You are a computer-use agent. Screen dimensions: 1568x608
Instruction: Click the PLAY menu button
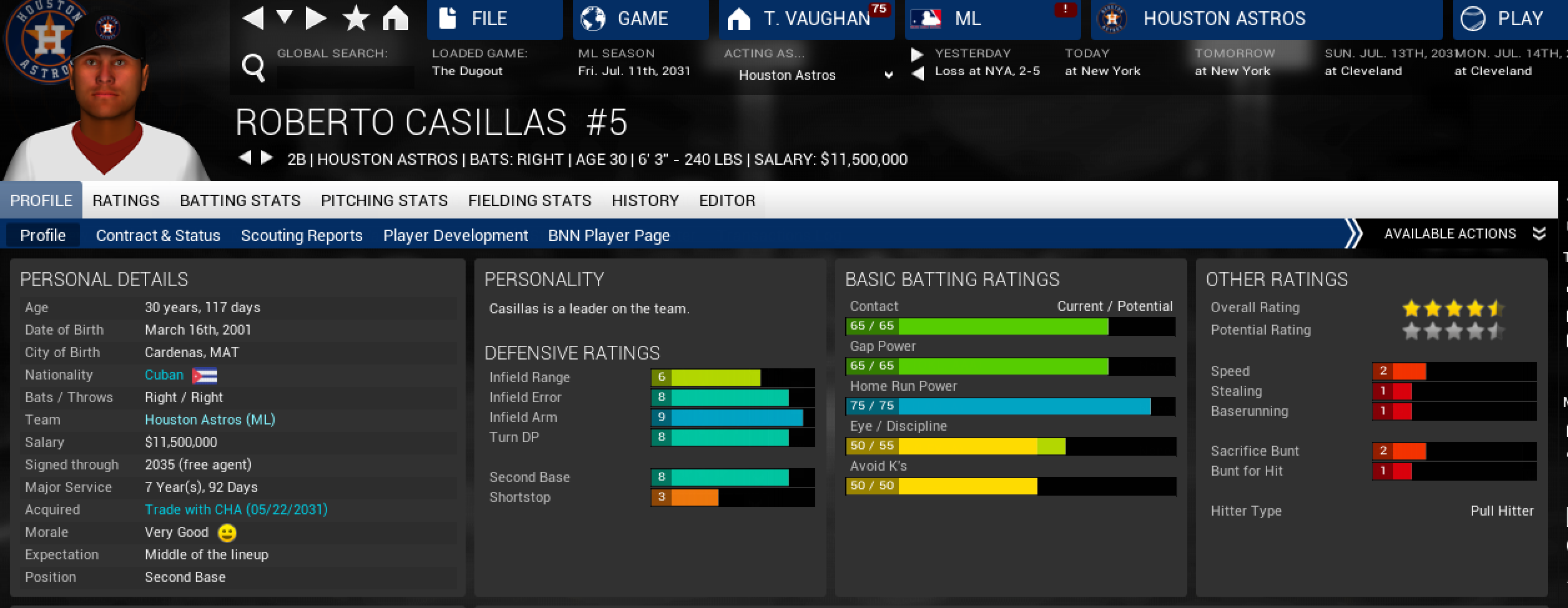click(1509, 19)
